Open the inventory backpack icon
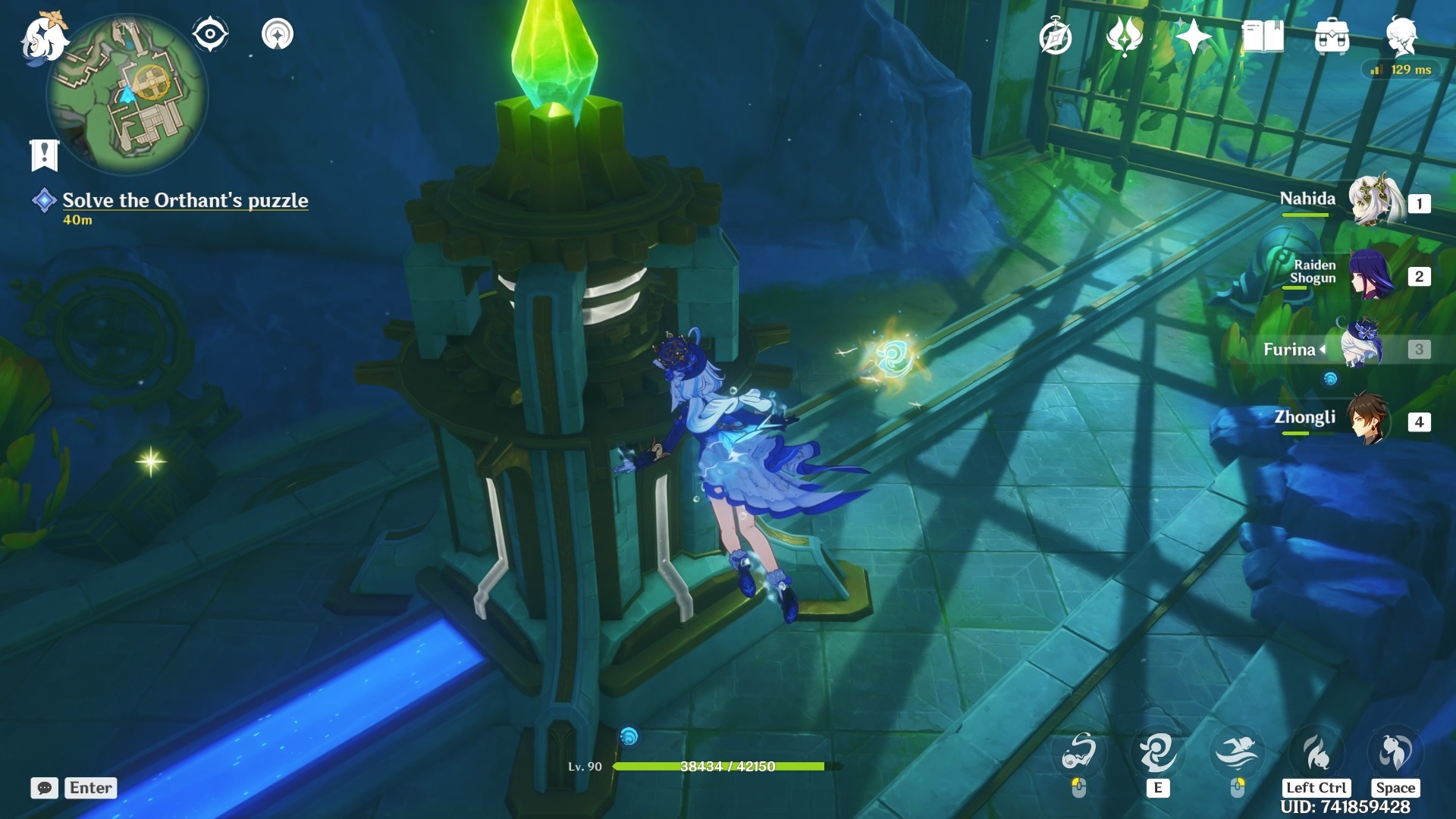 pyautogui.click(x=1332, y=36)
